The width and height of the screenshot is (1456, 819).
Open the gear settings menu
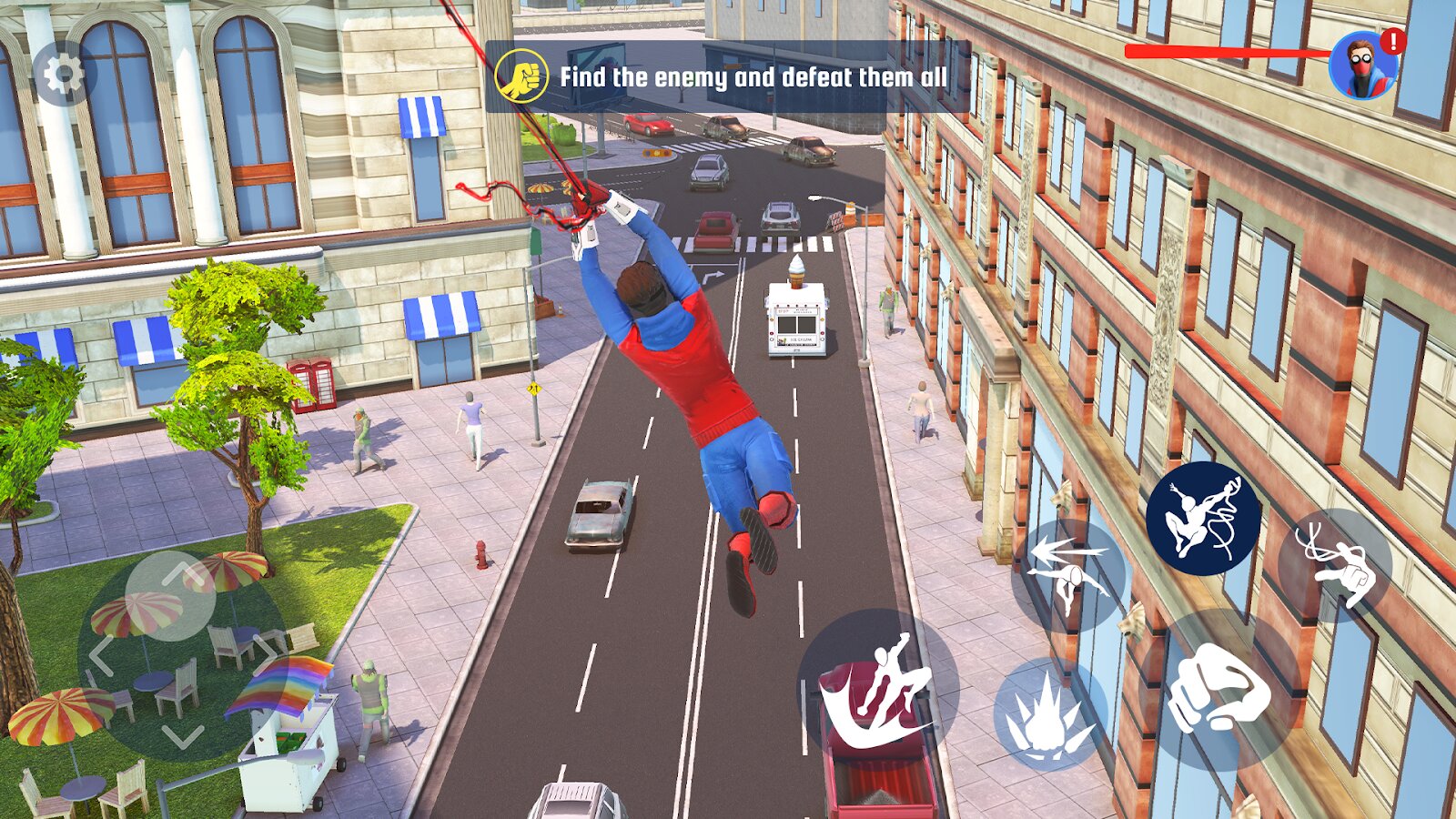[x=63, y=75]
